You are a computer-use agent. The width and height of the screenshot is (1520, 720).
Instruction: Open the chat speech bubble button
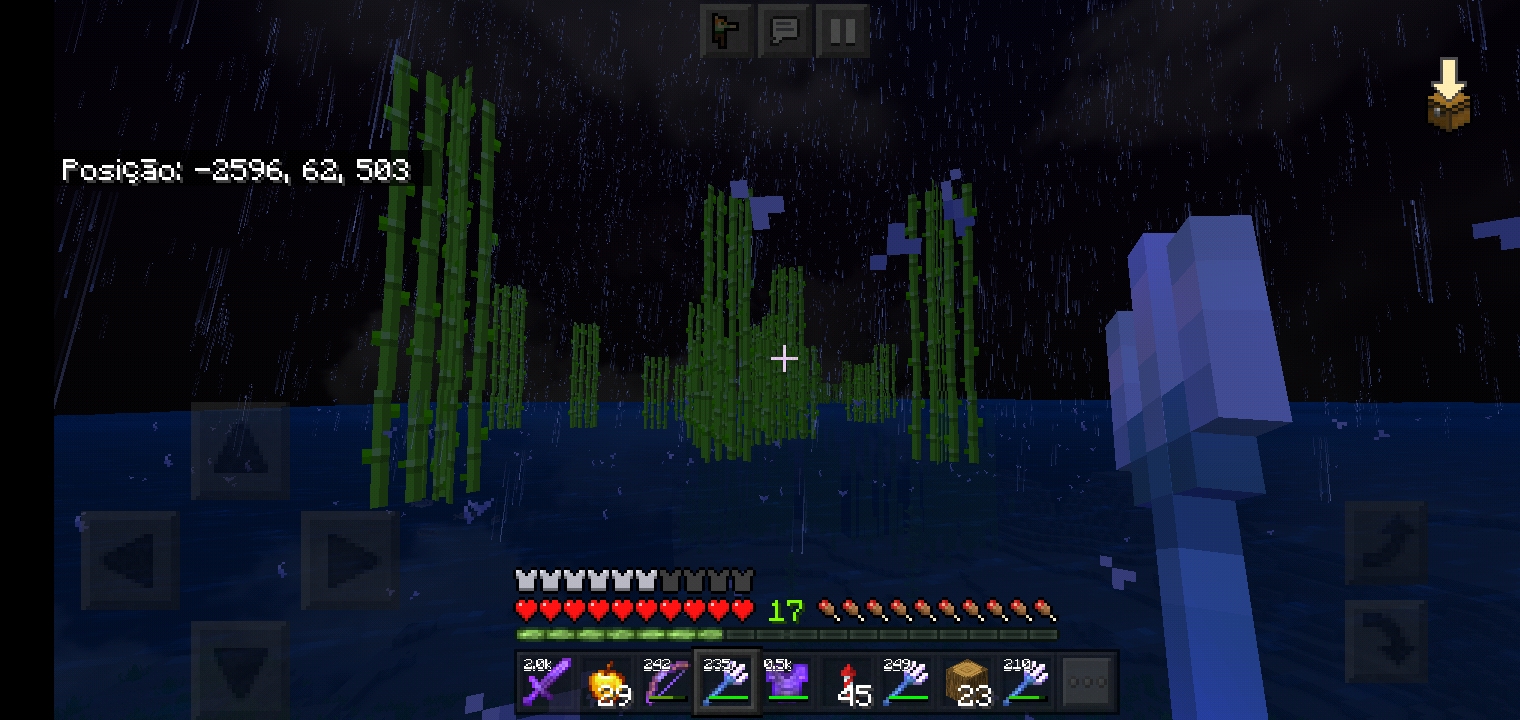[784, 31]
